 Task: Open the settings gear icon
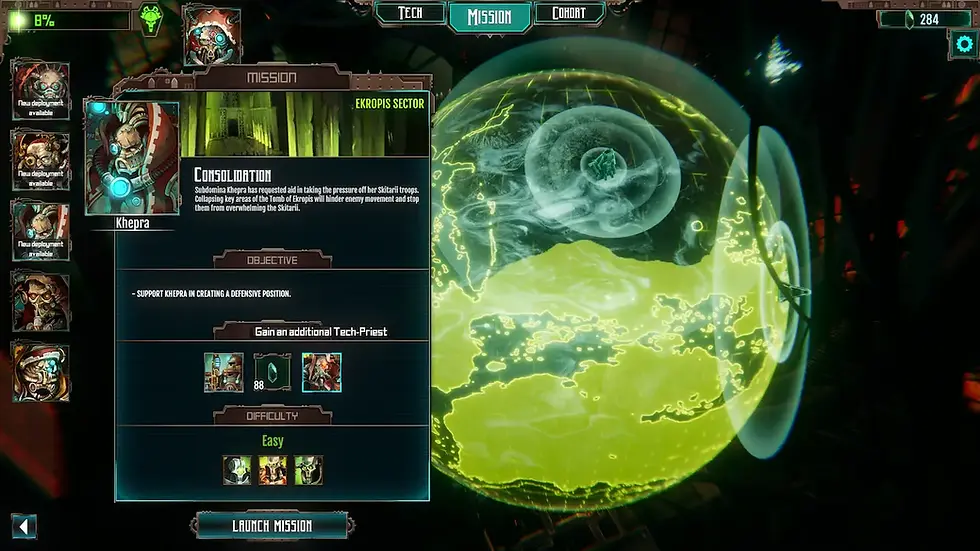[964, 43]
